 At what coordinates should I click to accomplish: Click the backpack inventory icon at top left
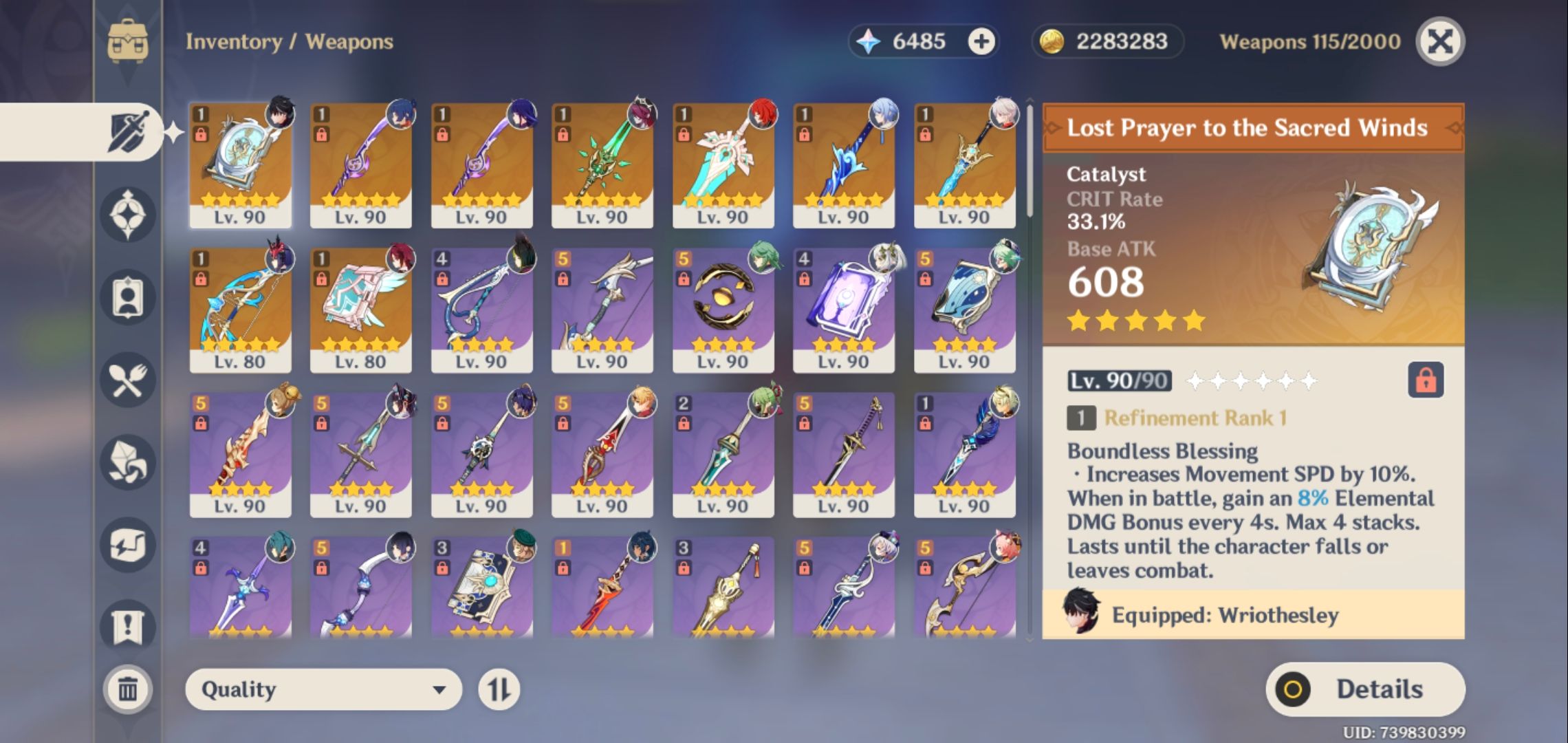click(127, 41)
